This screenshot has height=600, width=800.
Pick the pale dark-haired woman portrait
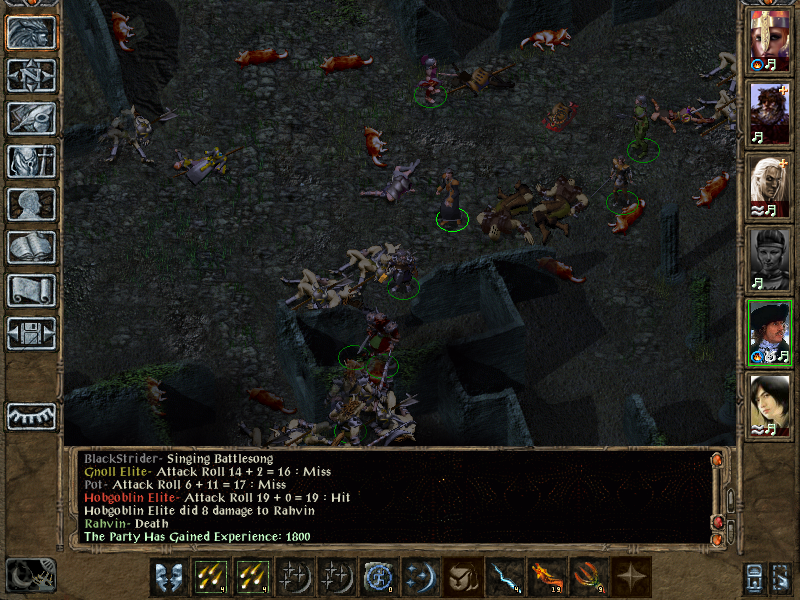(x=770, y=400)
